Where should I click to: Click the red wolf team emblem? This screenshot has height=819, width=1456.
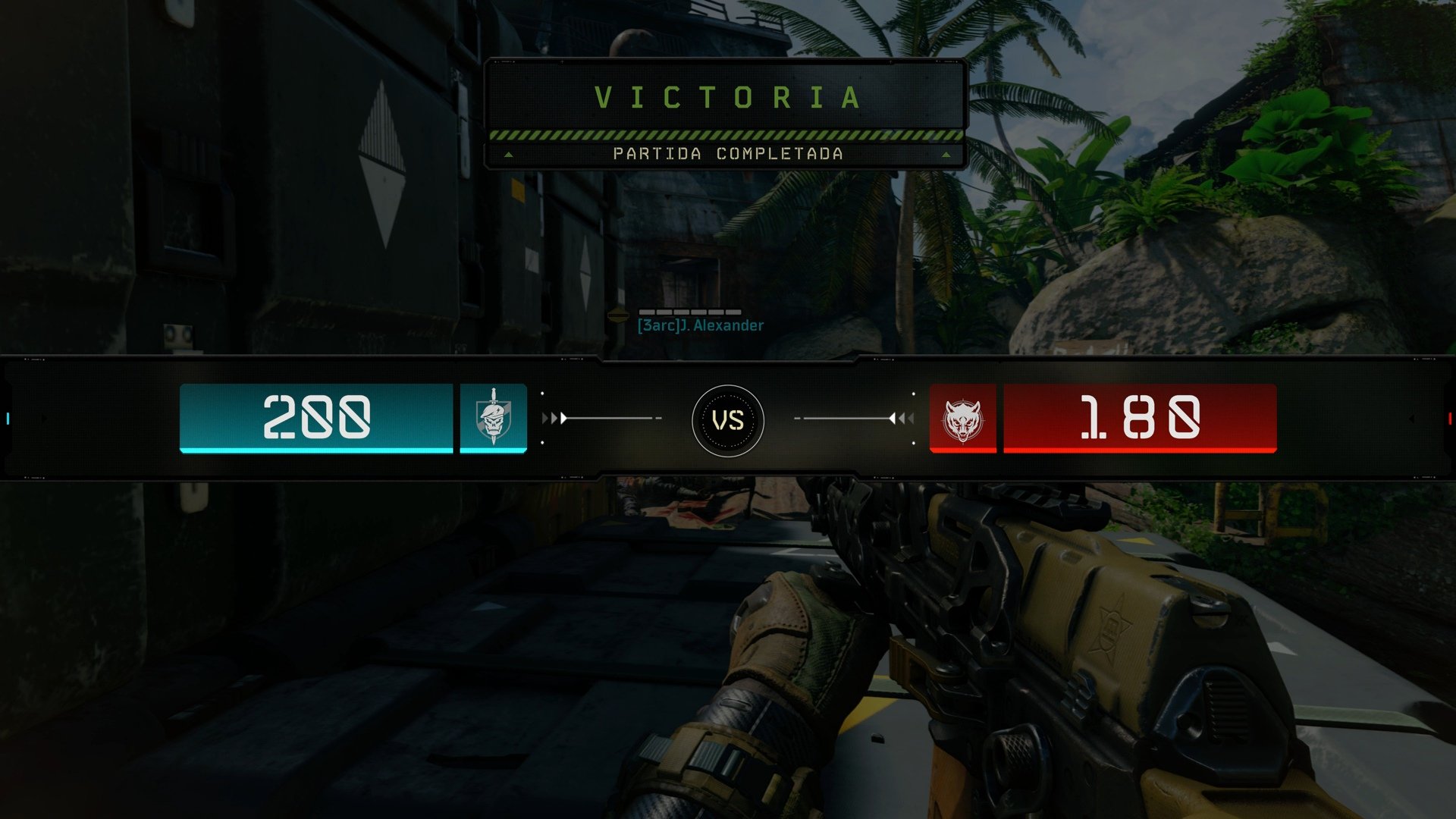[x=963, y=419]
